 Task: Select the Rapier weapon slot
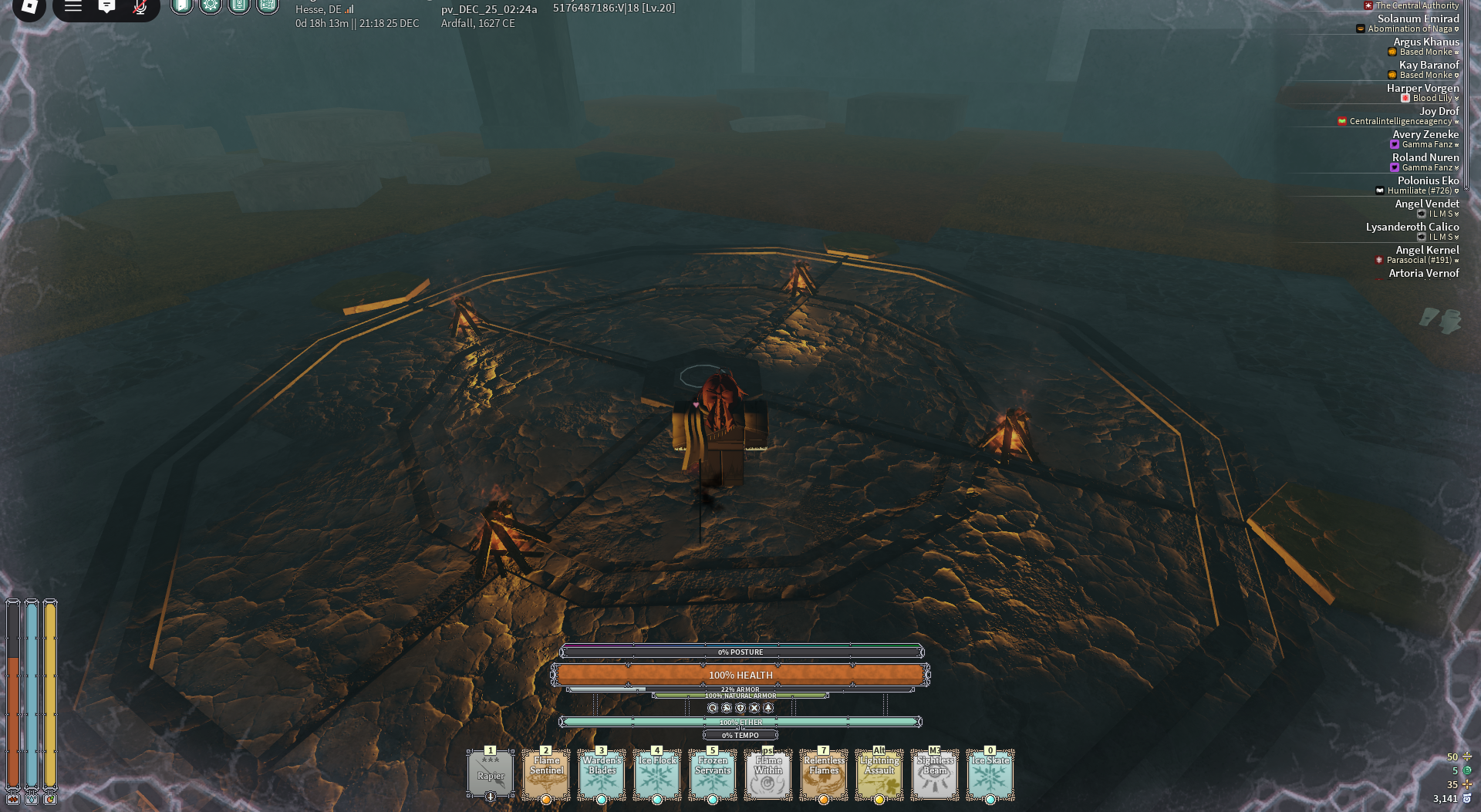pos(491,774)
